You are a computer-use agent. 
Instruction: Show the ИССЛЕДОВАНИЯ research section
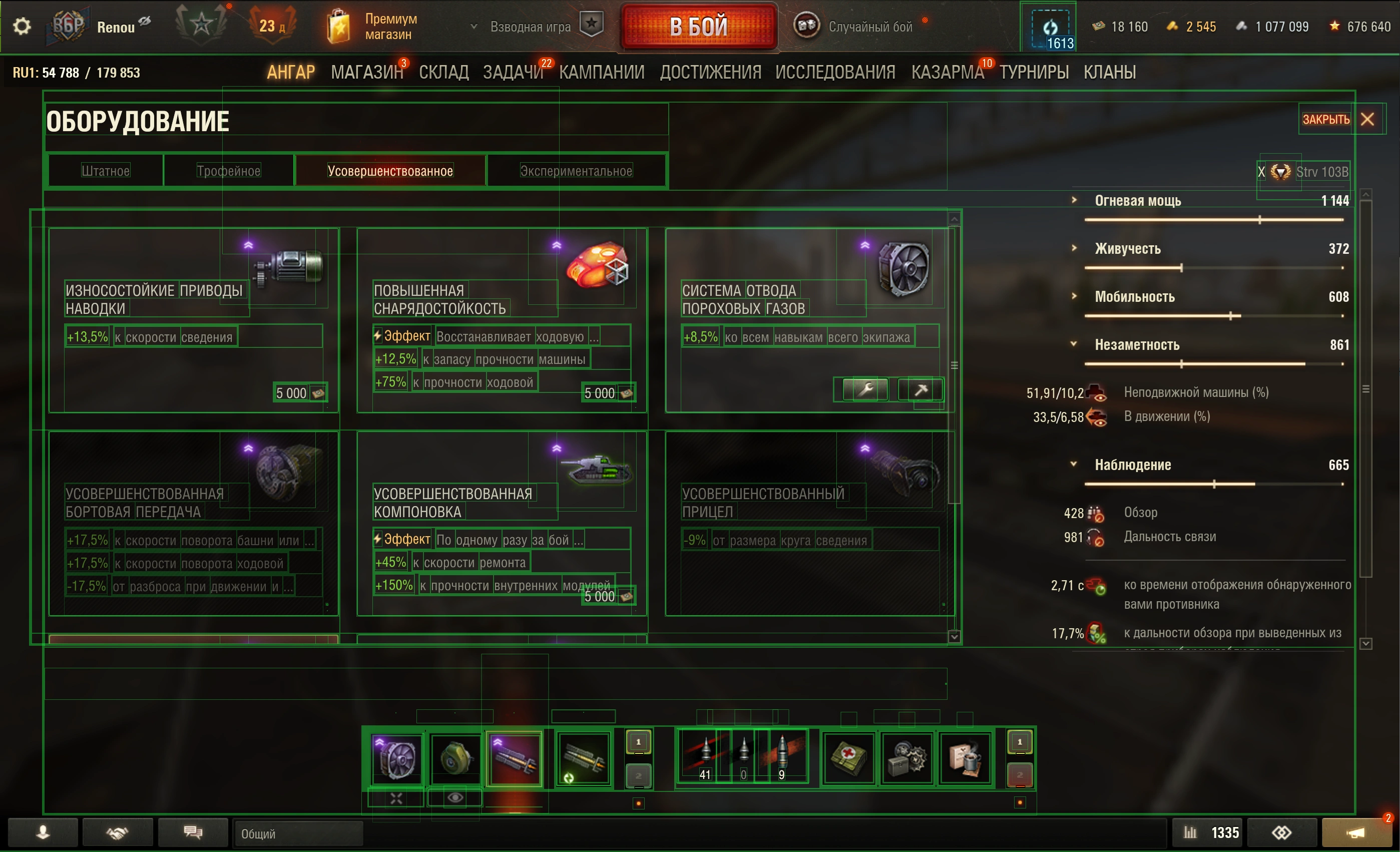click(835, 72)
